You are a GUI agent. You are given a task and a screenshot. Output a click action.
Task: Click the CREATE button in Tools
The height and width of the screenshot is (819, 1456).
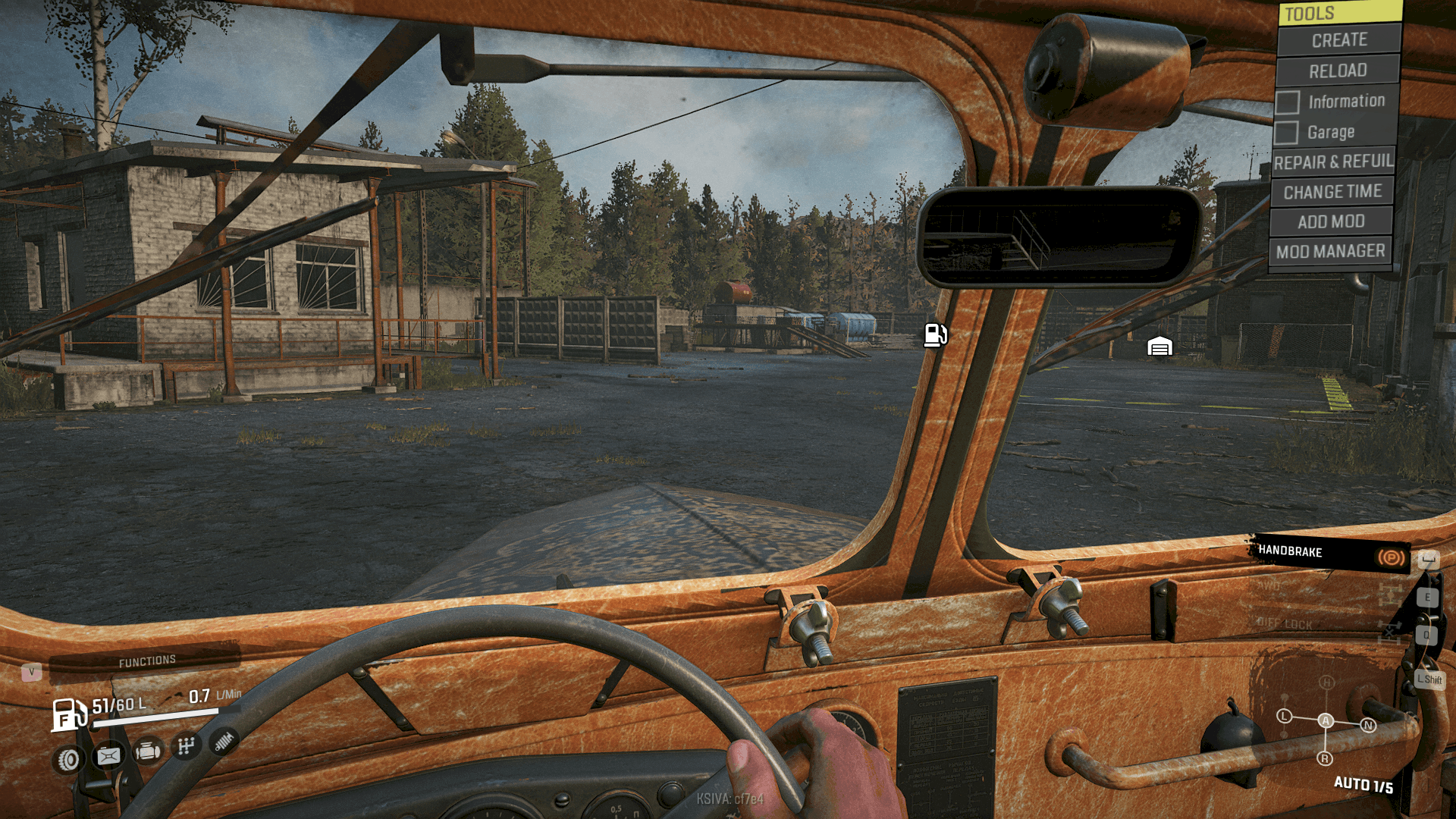pos(1338,40)
